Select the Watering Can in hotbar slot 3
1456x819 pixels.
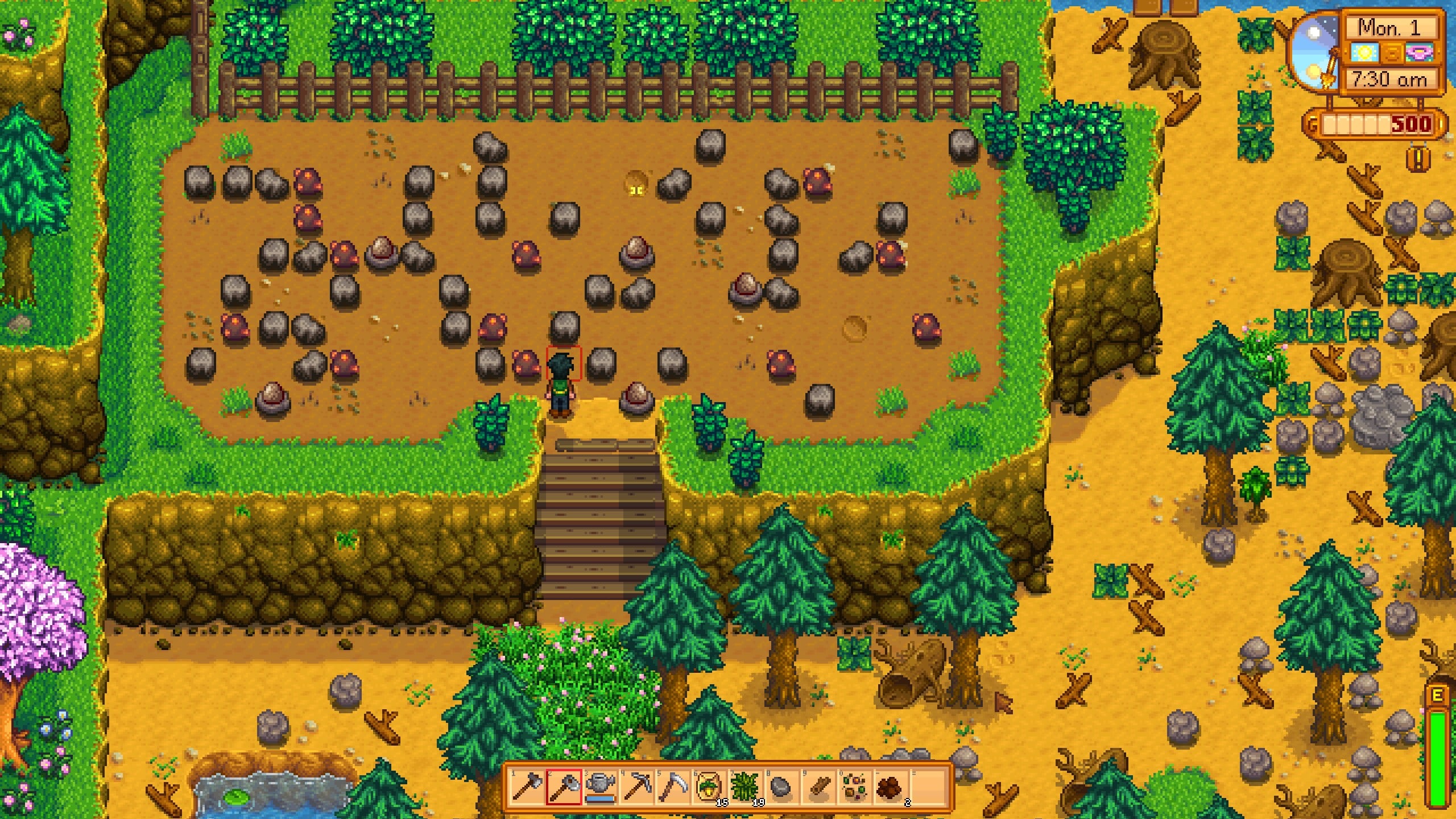pyautogui.click(x=599, y=787)
